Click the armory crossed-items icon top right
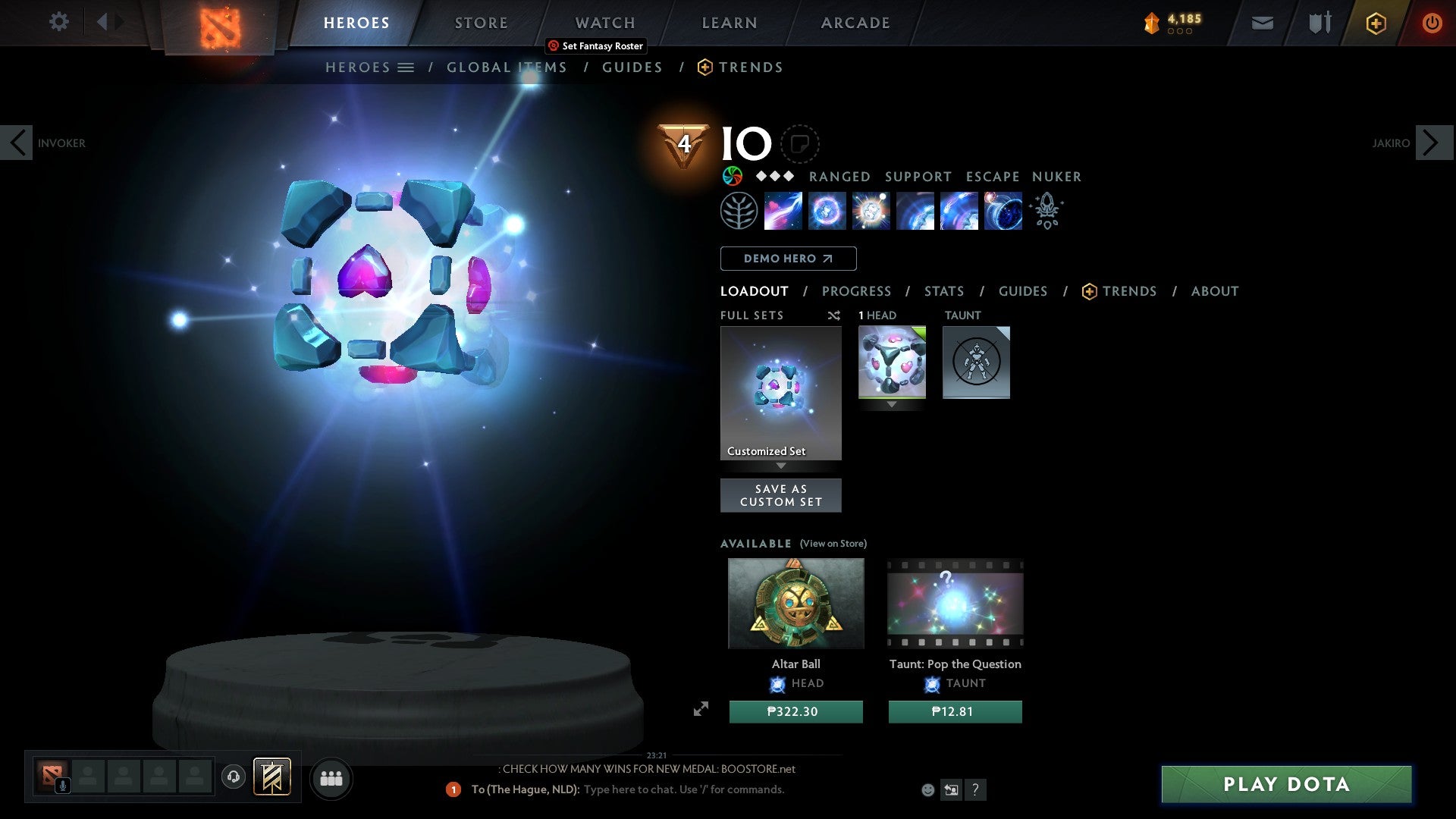Screen dimensions: 1456x819 [1318, 23]
